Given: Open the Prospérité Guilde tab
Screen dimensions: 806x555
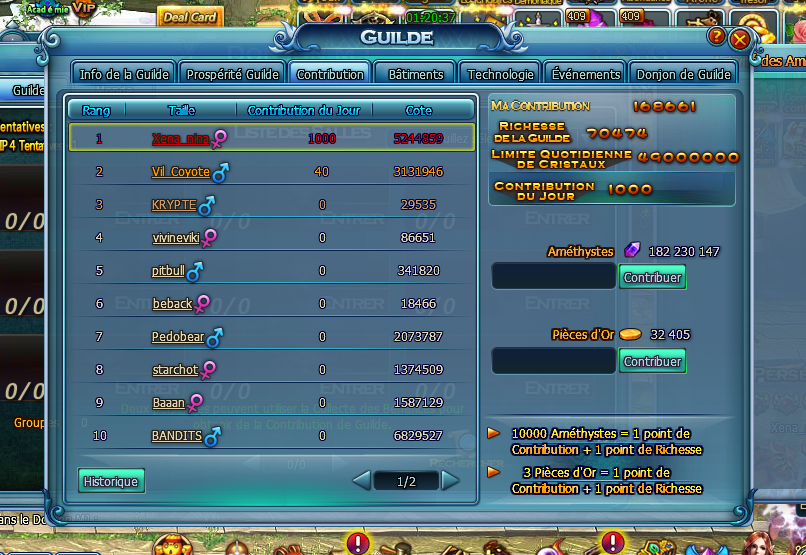Looking at the screenshot, I should tap(233, 74).
